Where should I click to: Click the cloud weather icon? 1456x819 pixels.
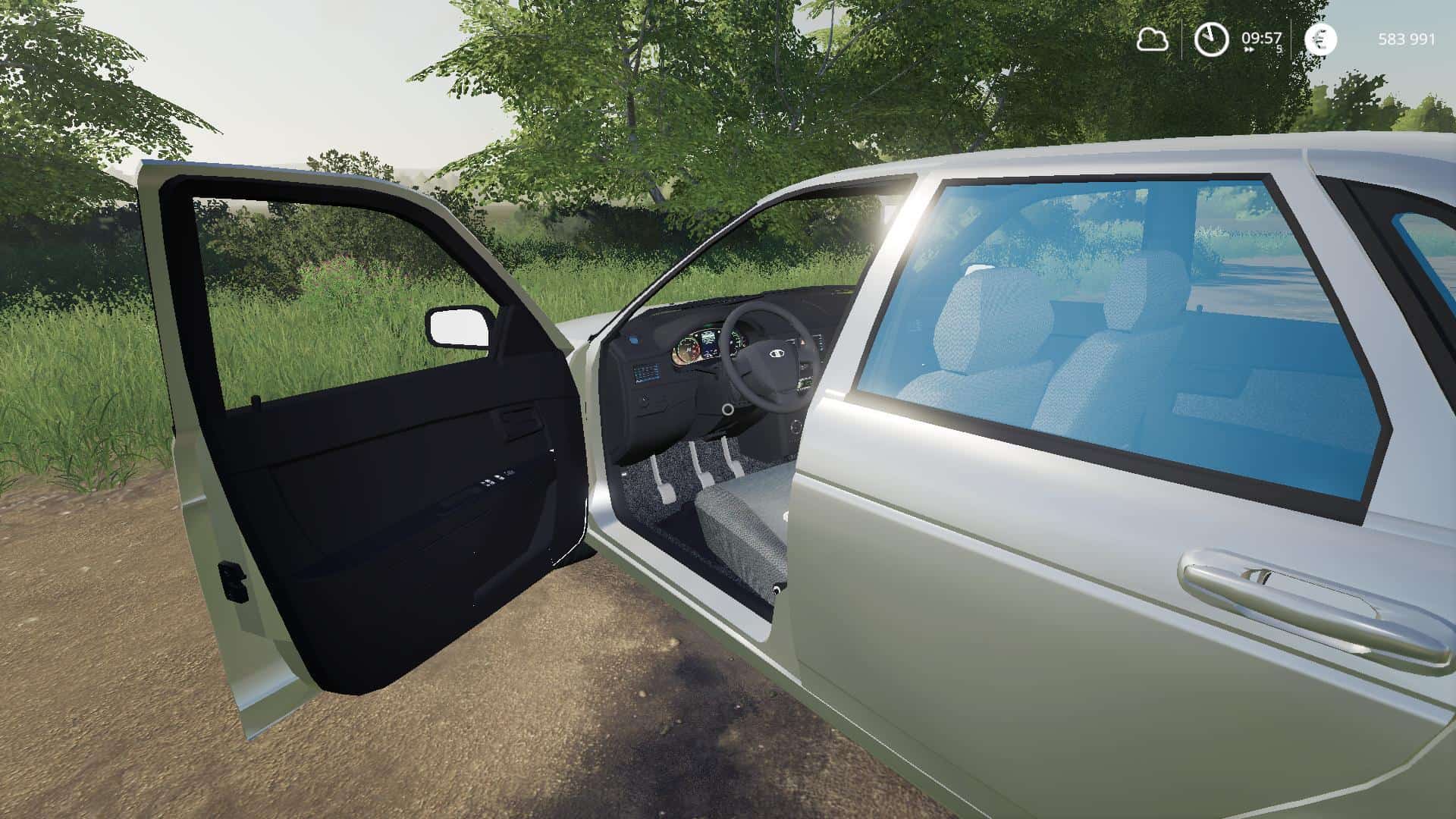pyautogui.click(x=1152, y=39)
